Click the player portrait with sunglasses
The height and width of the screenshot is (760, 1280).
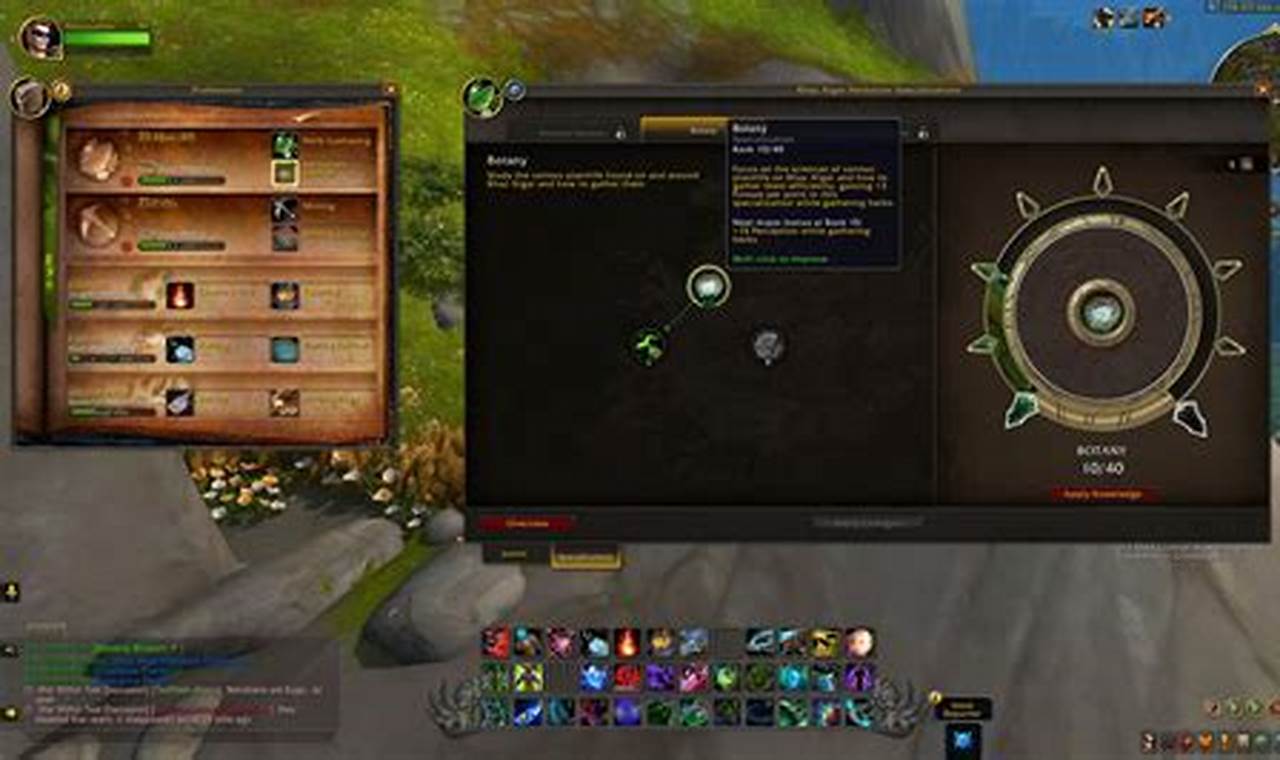pos(41,39)
